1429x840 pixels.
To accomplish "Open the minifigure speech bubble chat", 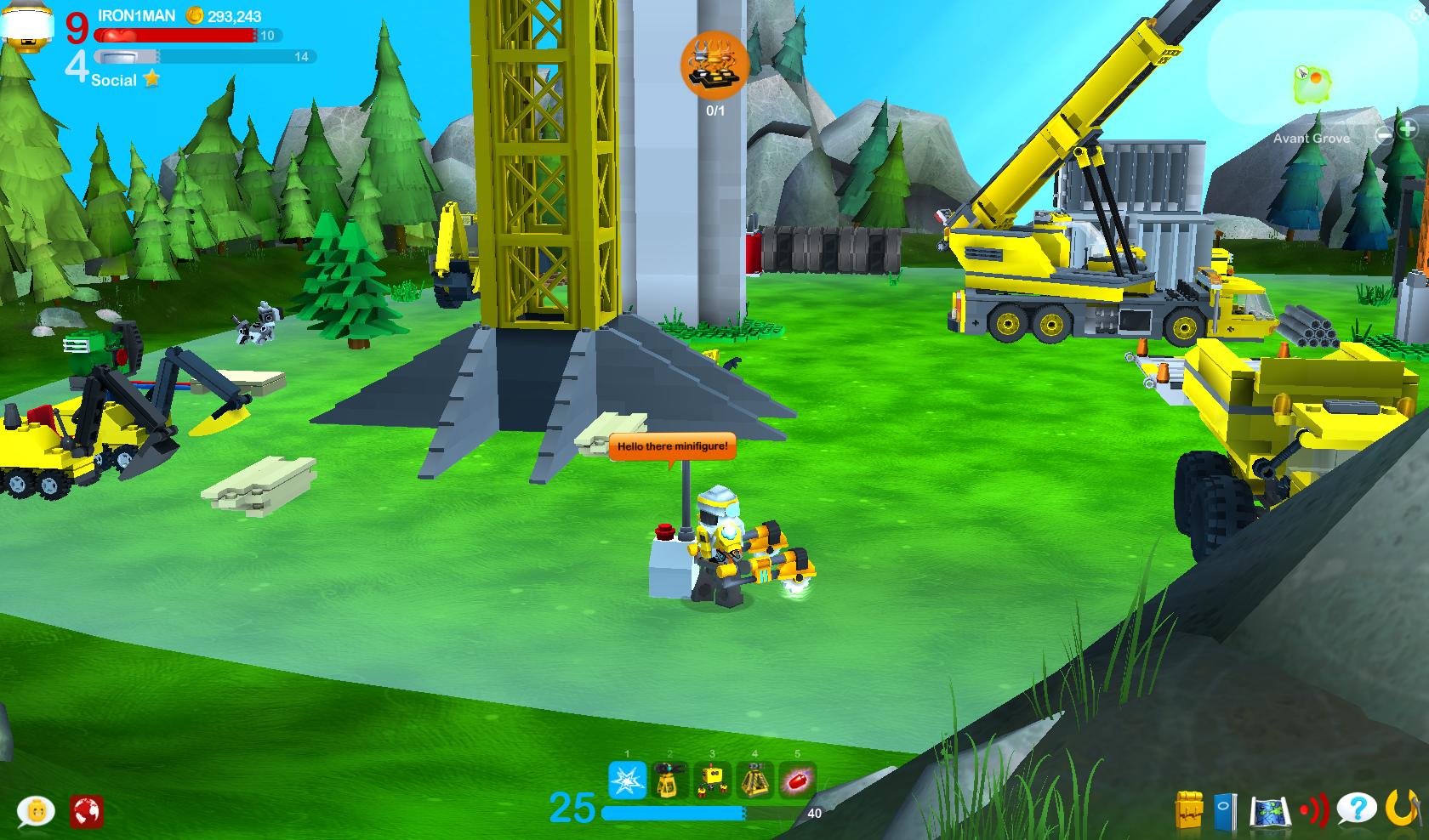I will tap(36, 811).
